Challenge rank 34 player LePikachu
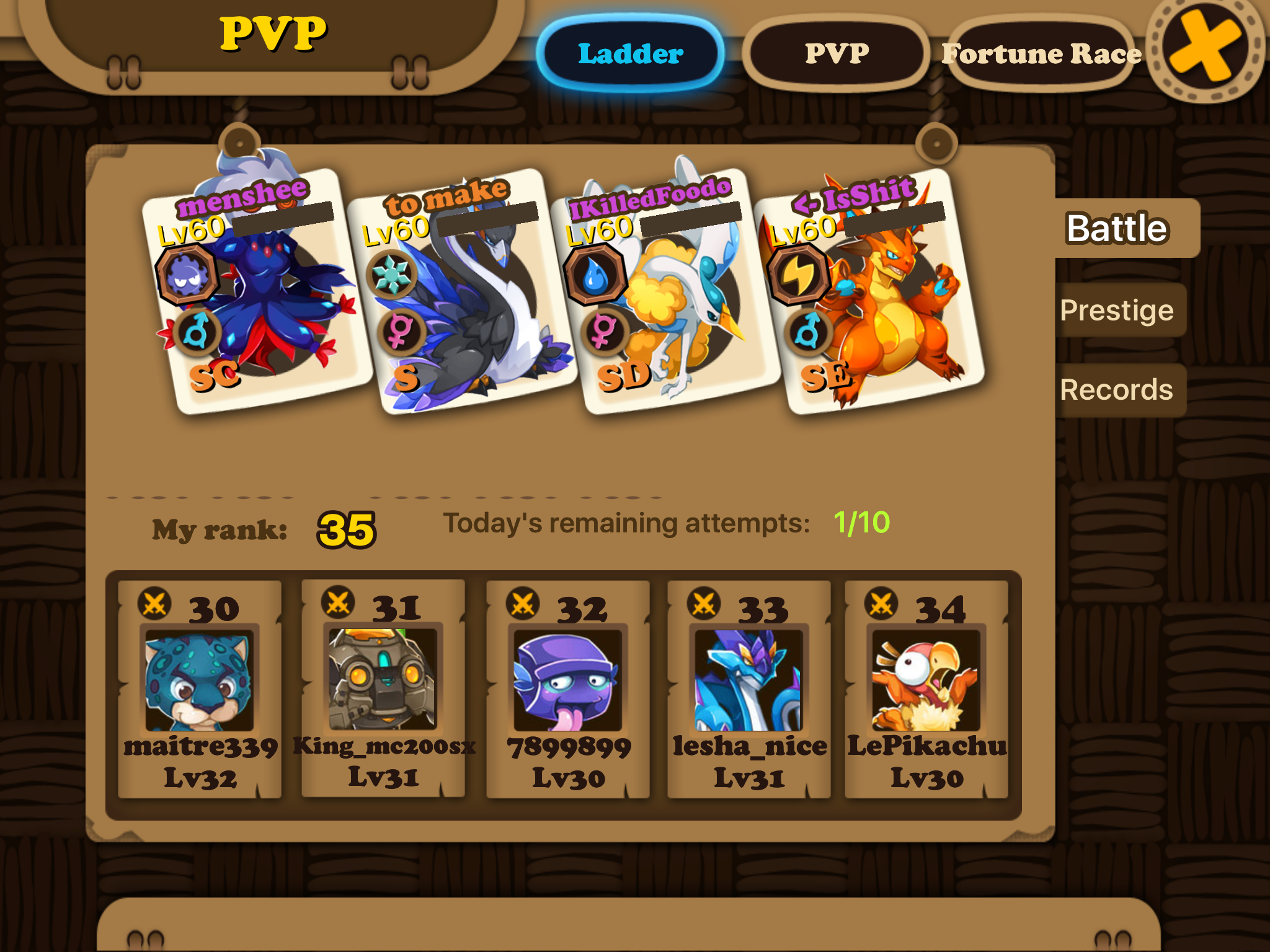1270x952 pixels. pos(926,688)
